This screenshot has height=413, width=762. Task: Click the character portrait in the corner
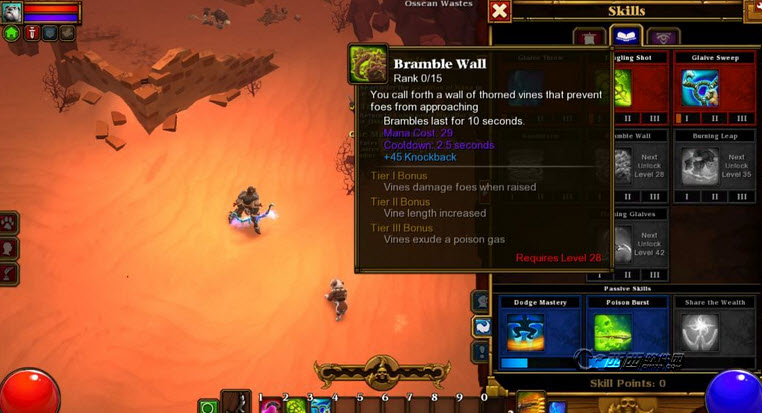point(12,12)
